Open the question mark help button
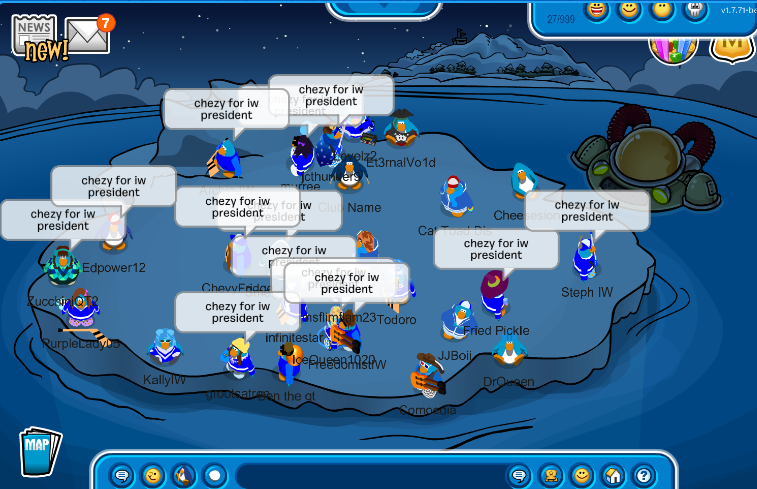757x489 pixels. coord(643,475)
